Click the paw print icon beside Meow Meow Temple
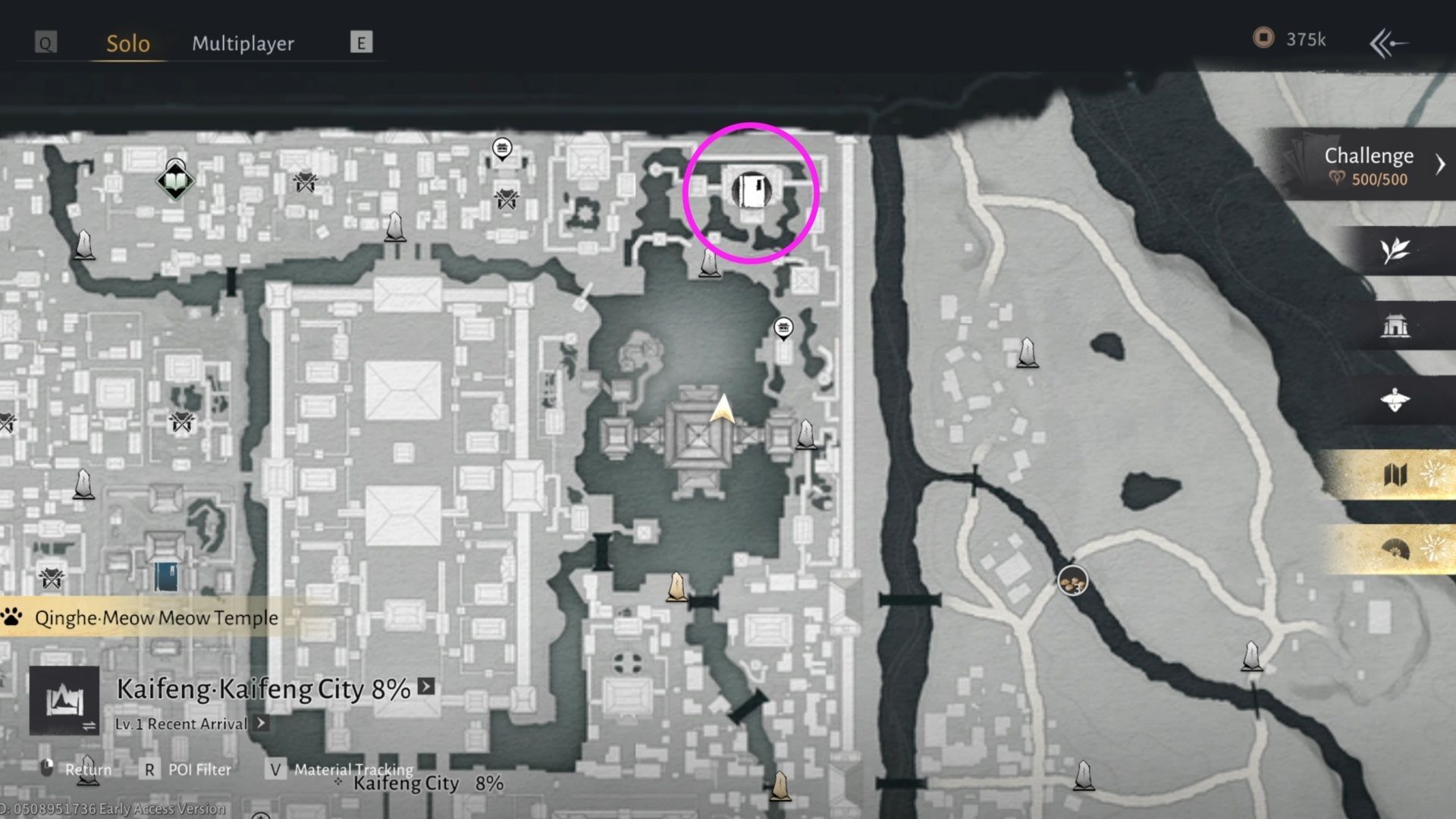1456x819 pixels. click(x=9, y=617)
